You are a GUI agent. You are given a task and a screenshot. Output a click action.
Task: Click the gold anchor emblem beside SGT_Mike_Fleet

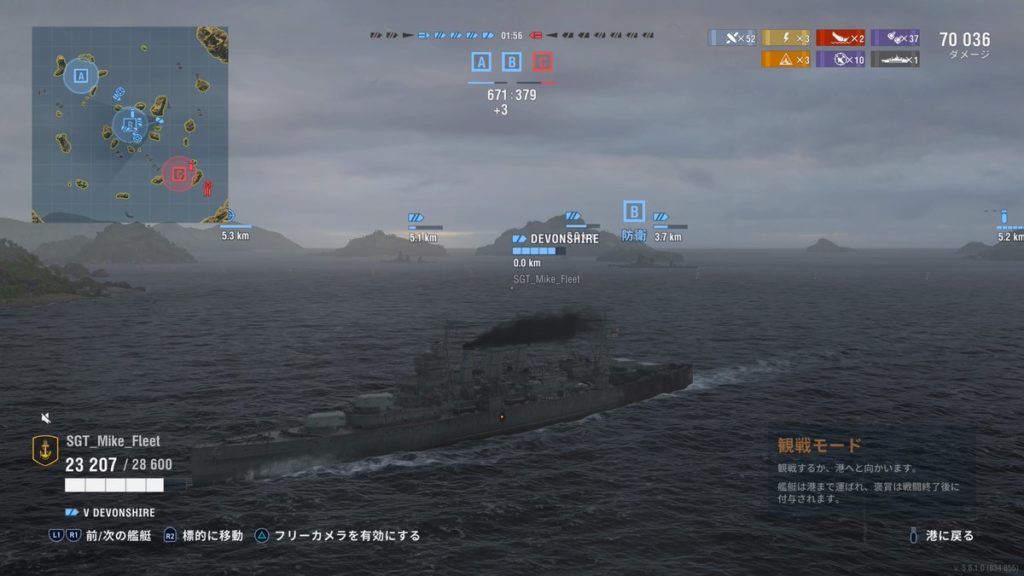click(46, 450)
